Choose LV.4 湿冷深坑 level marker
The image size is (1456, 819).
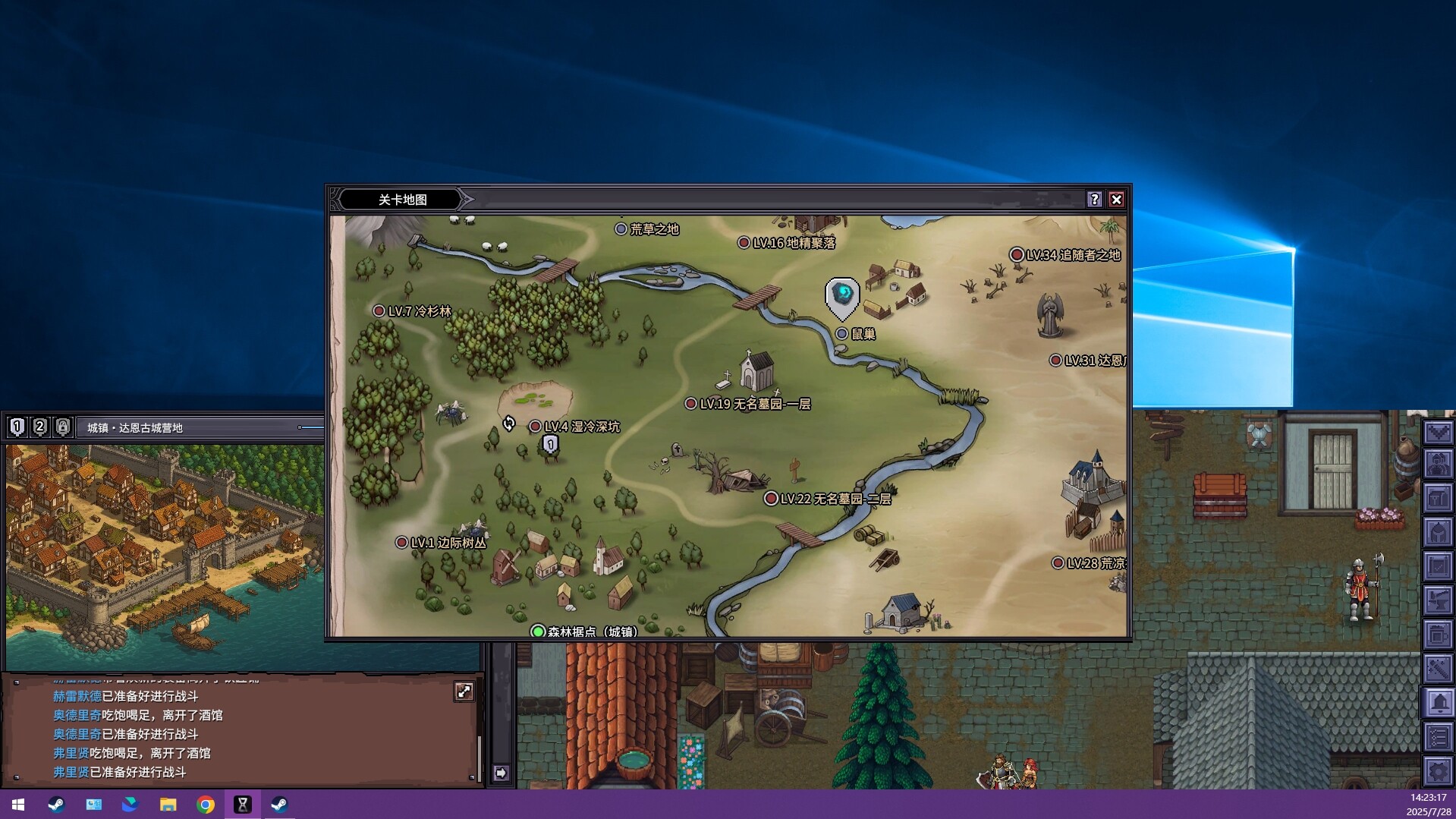click(535, 427)
